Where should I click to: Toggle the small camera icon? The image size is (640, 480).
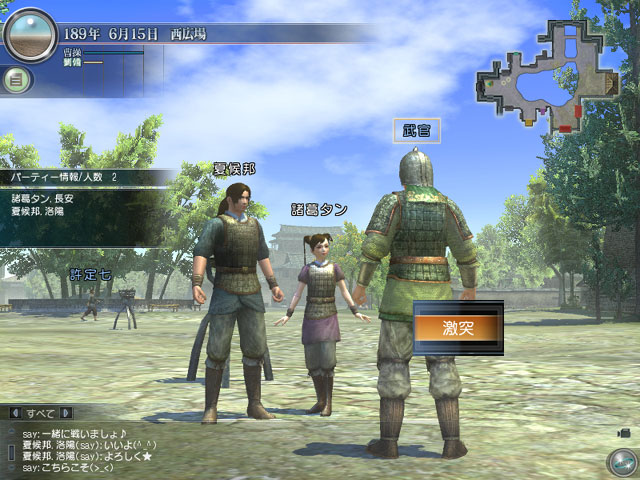point(624,432)
